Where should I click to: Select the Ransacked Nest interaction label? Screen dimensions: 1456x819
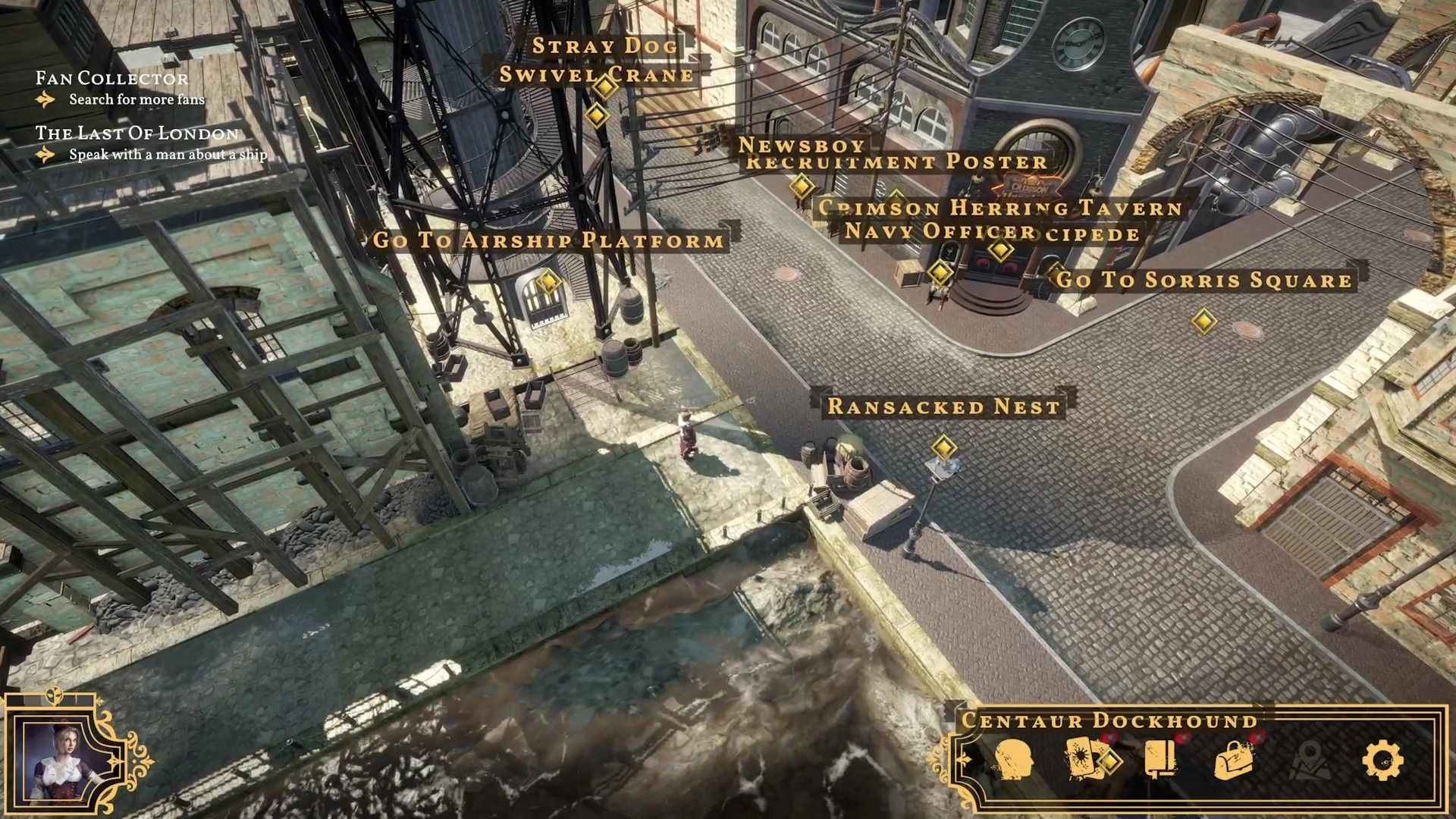pos(943,406)
